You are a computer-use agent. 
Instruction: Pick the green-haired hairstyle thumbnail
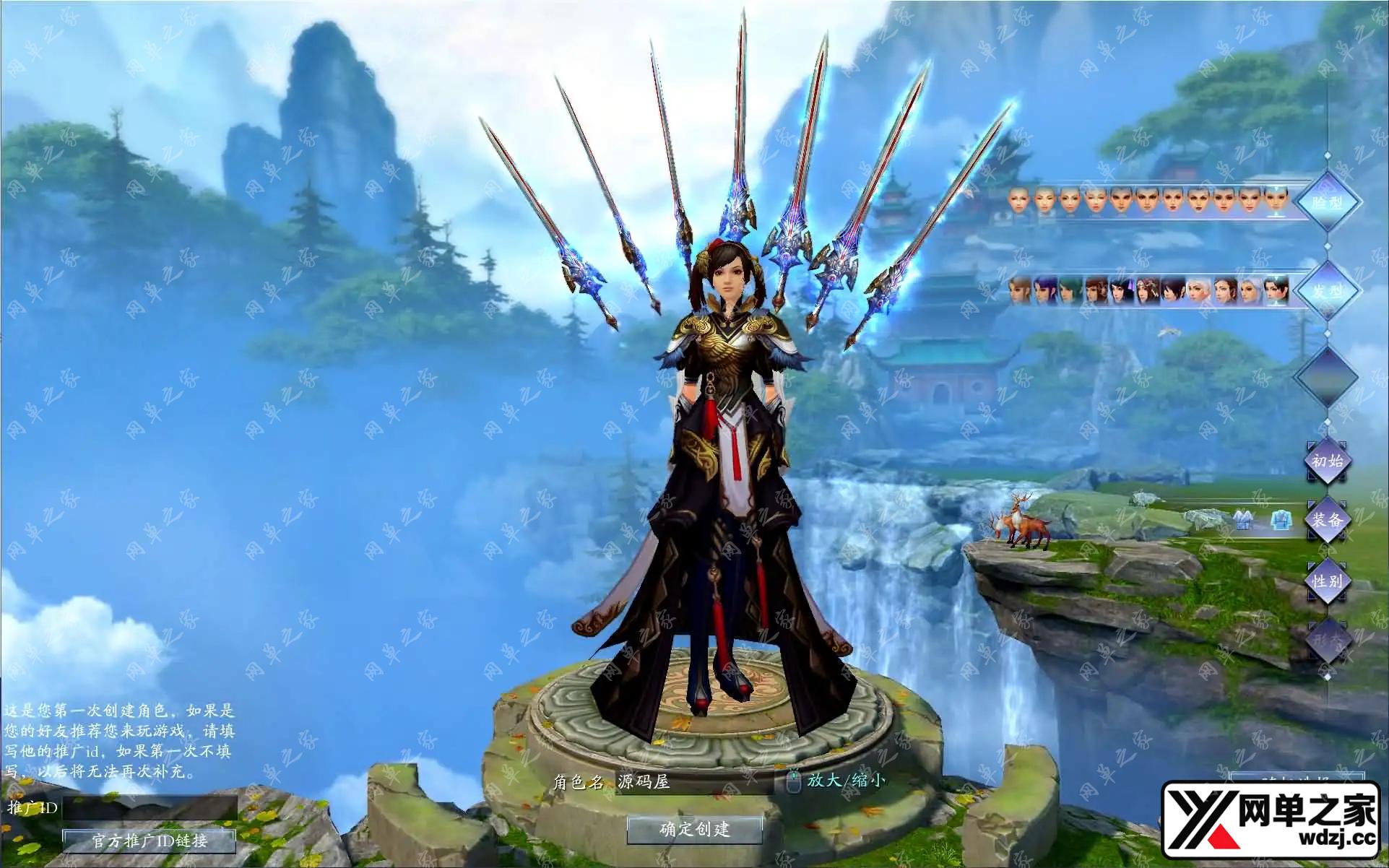pos(1070,290)
